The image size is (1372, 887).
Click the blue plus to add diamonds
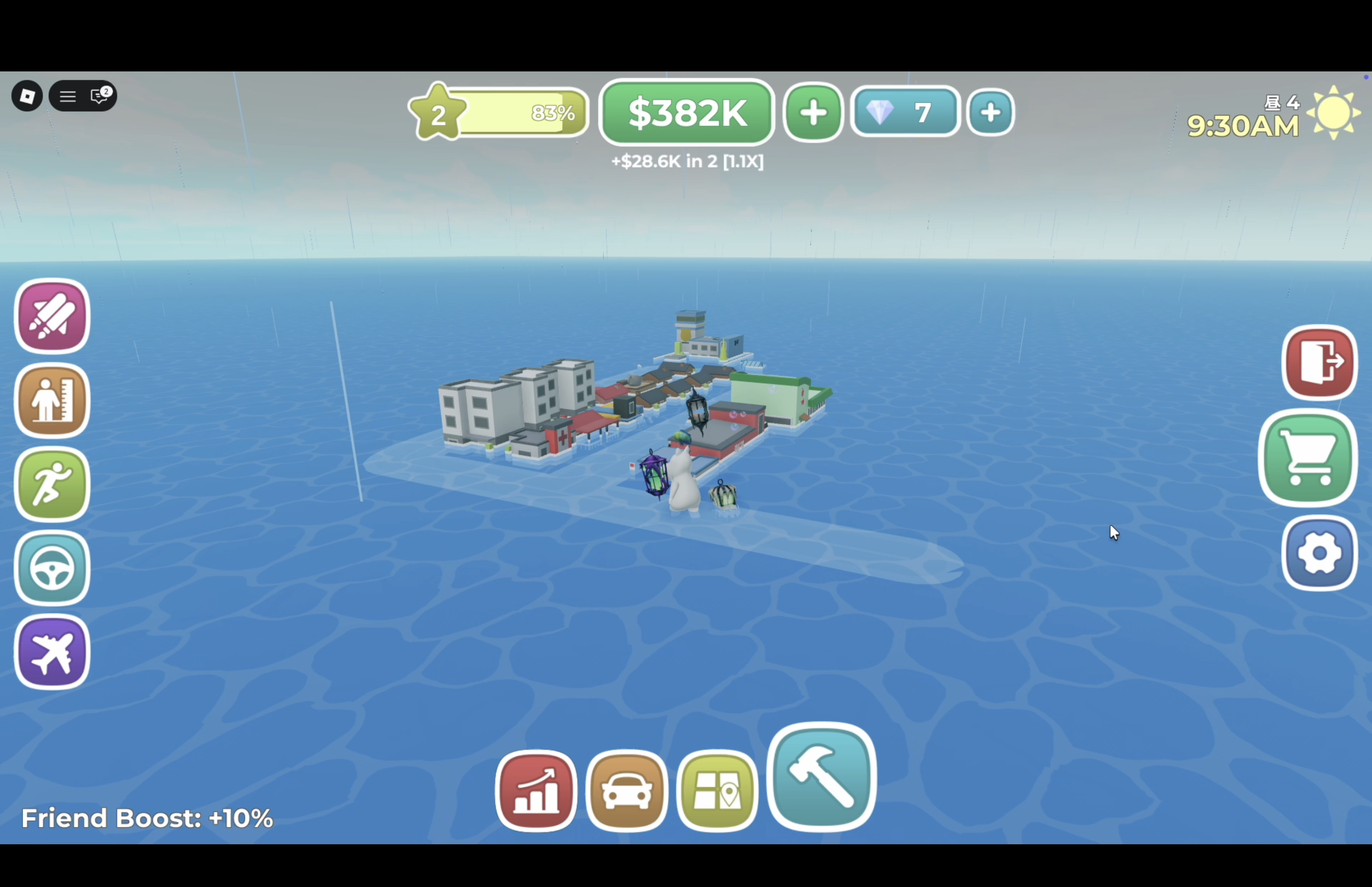990,112
